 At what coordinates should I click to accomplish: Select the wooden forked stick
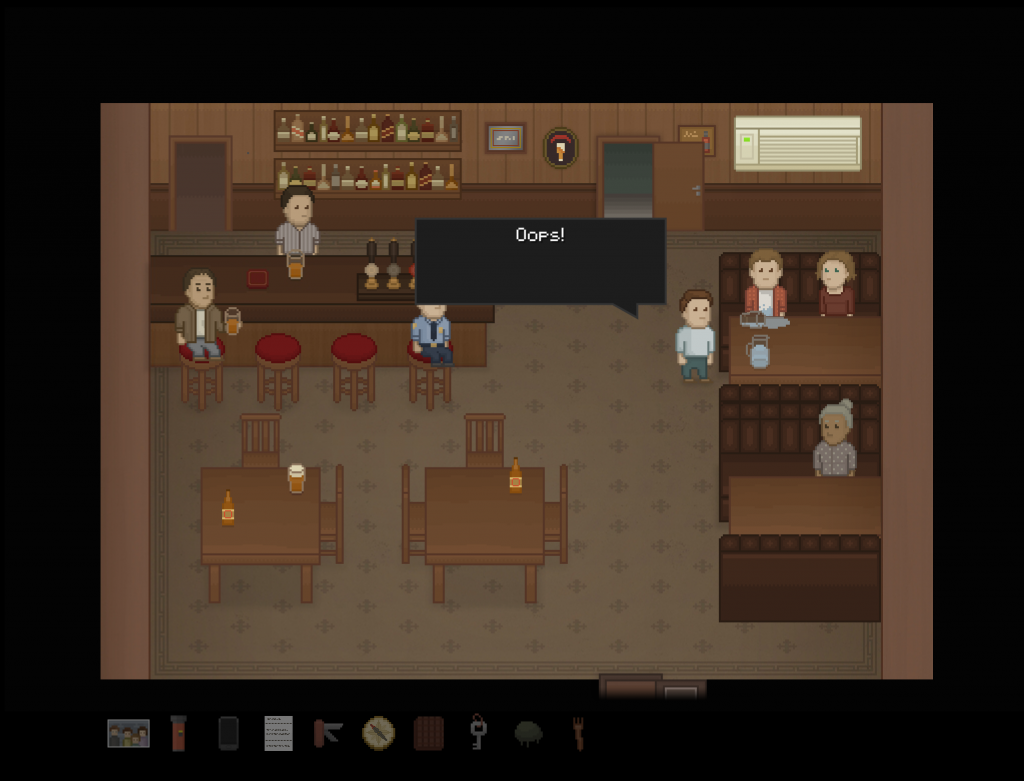click(578, 733)
